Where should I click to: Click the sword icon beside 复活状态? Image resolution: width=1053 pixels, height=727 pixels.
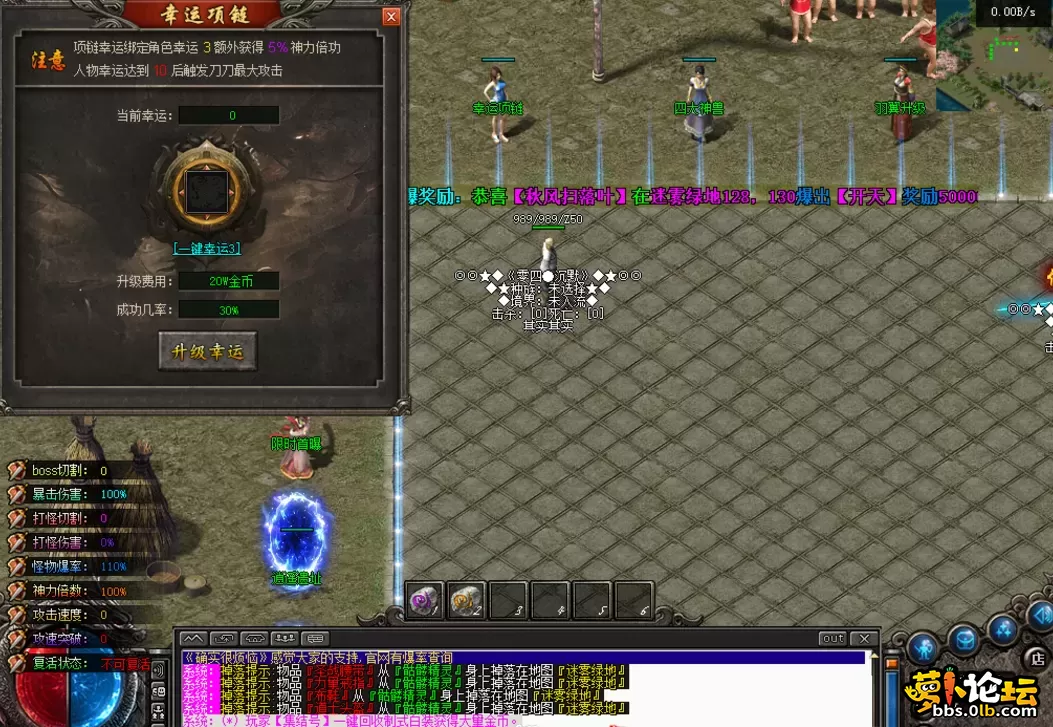tap(16, 662)
